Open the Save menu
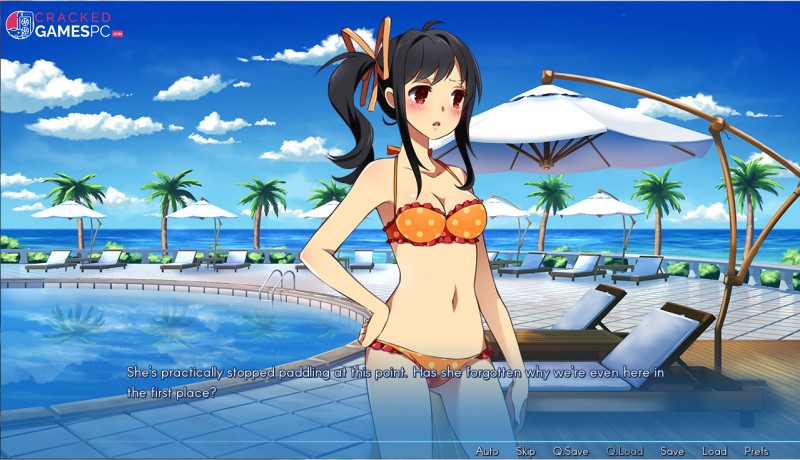This screenshot has width=800, height=460. coord(672,451)
